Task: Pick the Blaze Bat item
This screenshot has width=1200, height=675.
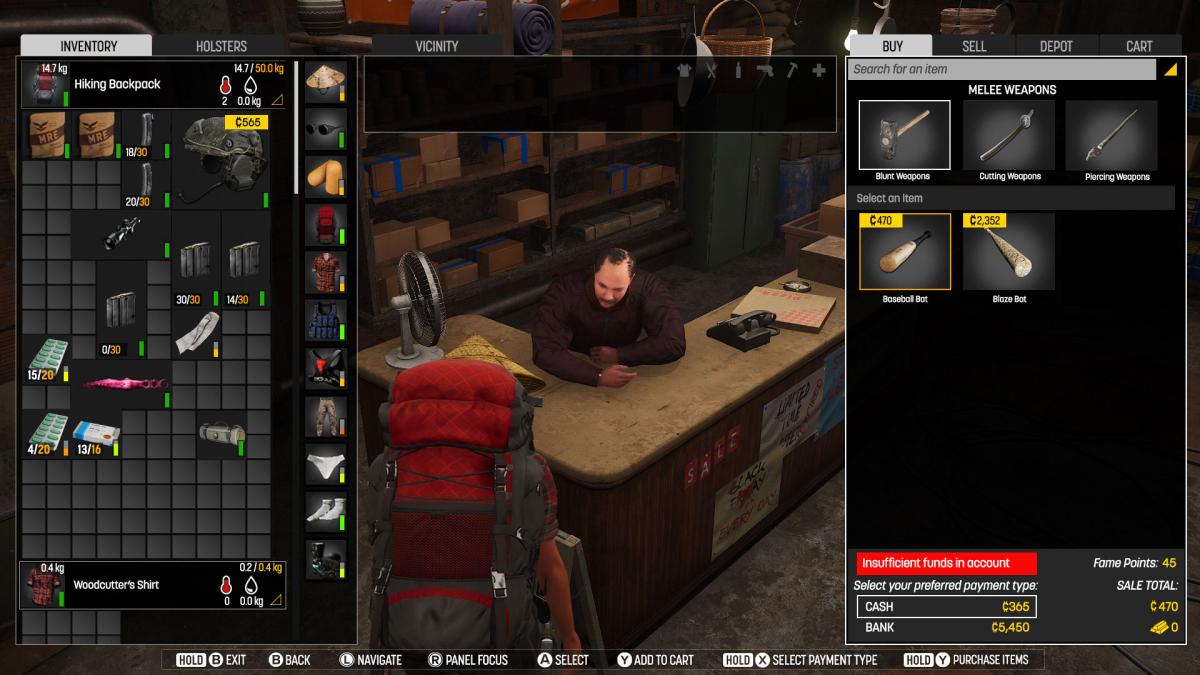Action: tap(1008, 252)
